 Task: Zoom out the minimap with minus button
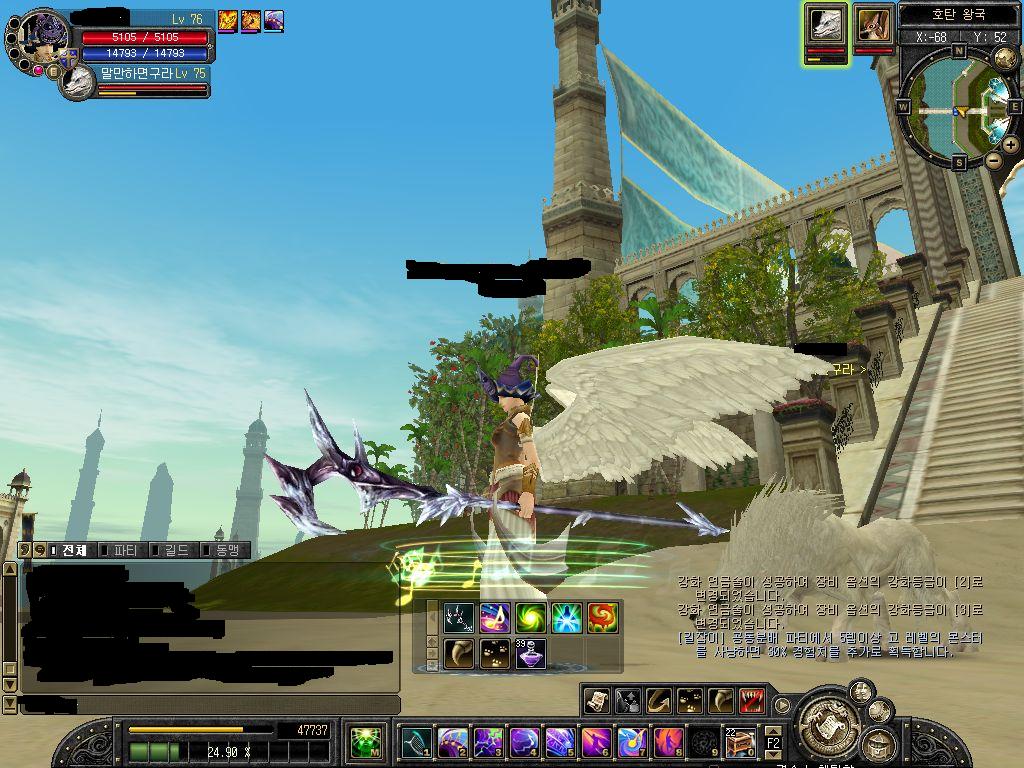[993, 160]
